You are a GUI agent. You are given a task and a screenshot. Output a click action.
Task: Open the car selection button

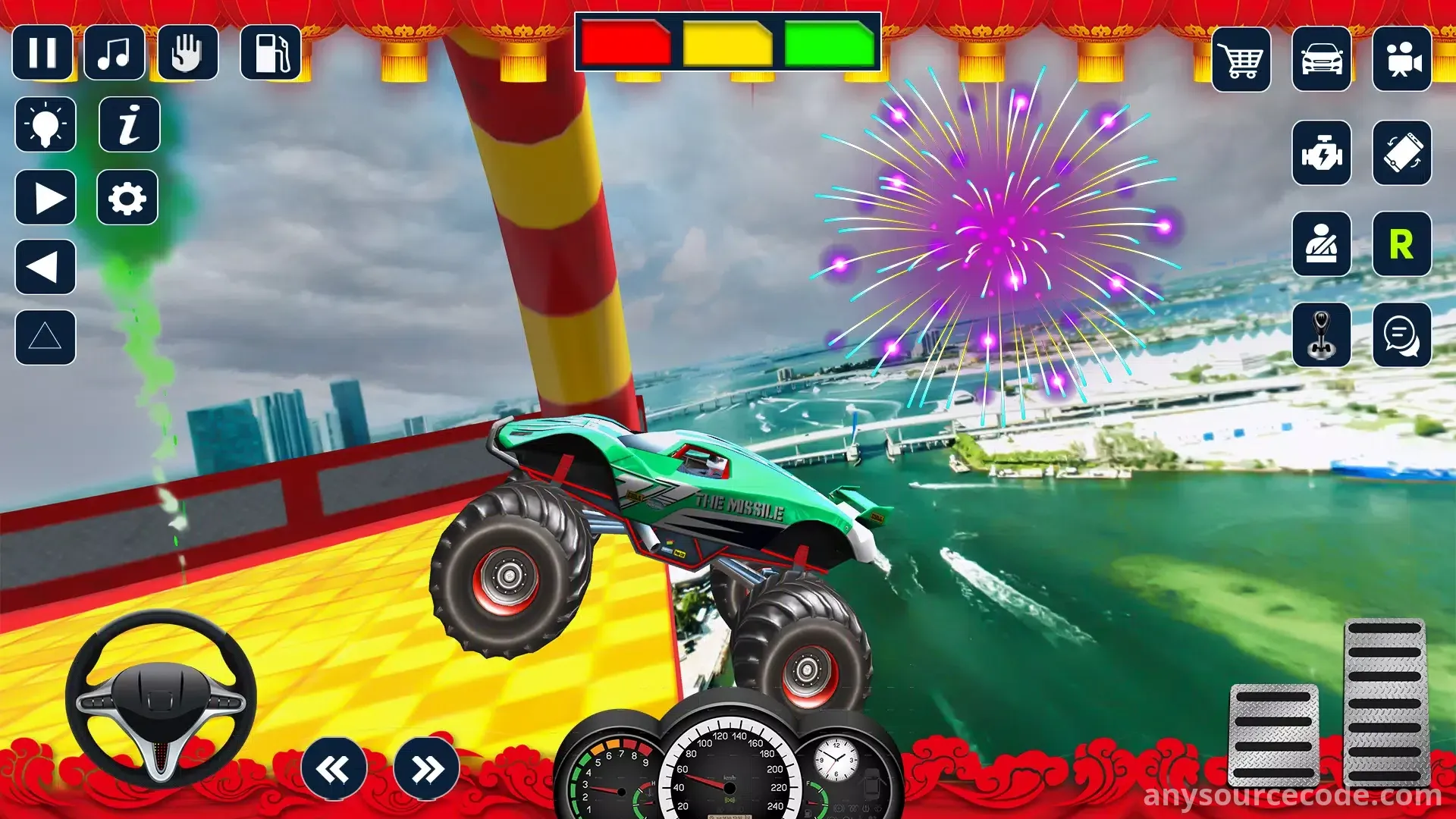[1322, 60]
